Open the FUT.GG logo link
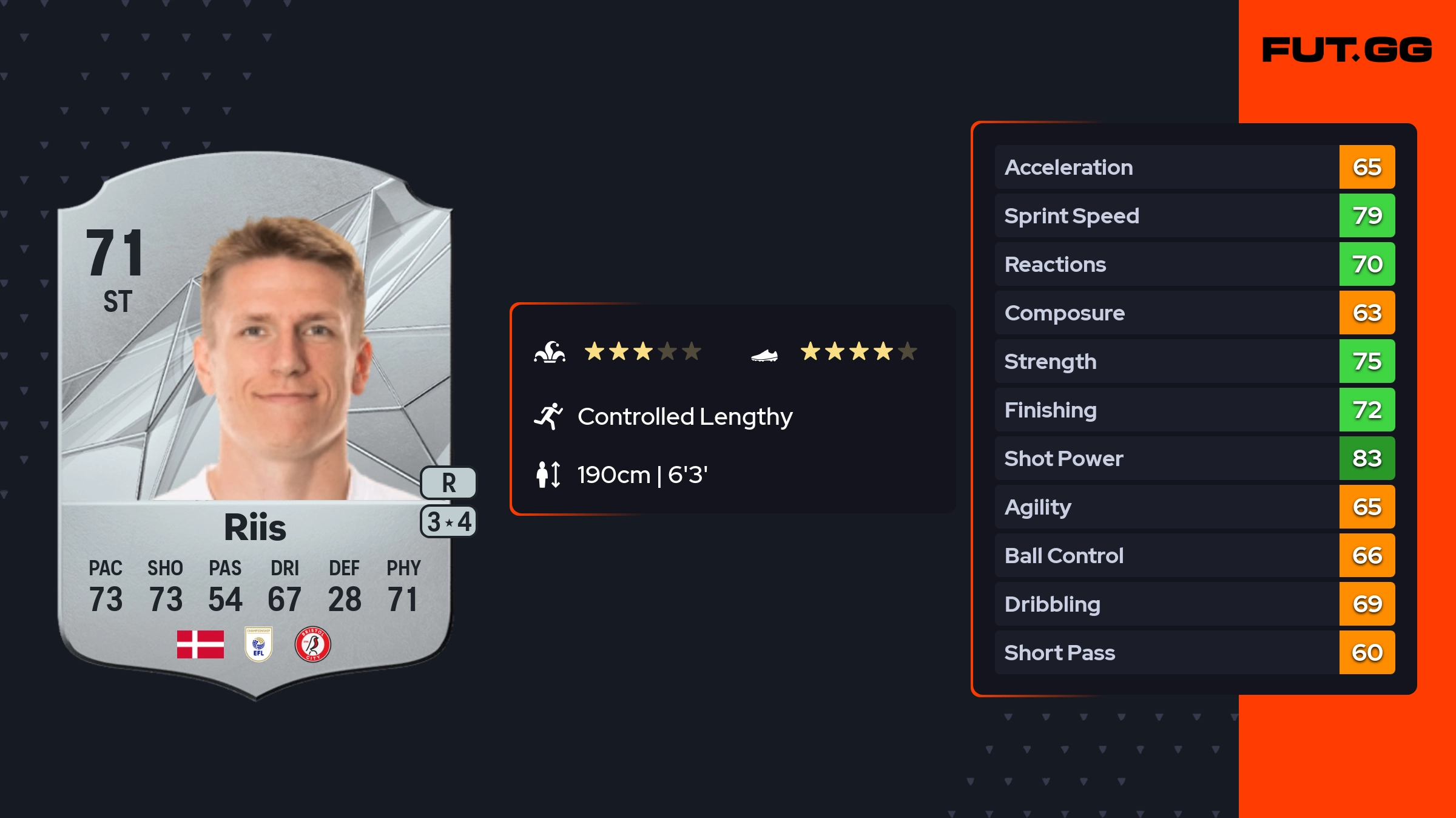 [1347, 50]
